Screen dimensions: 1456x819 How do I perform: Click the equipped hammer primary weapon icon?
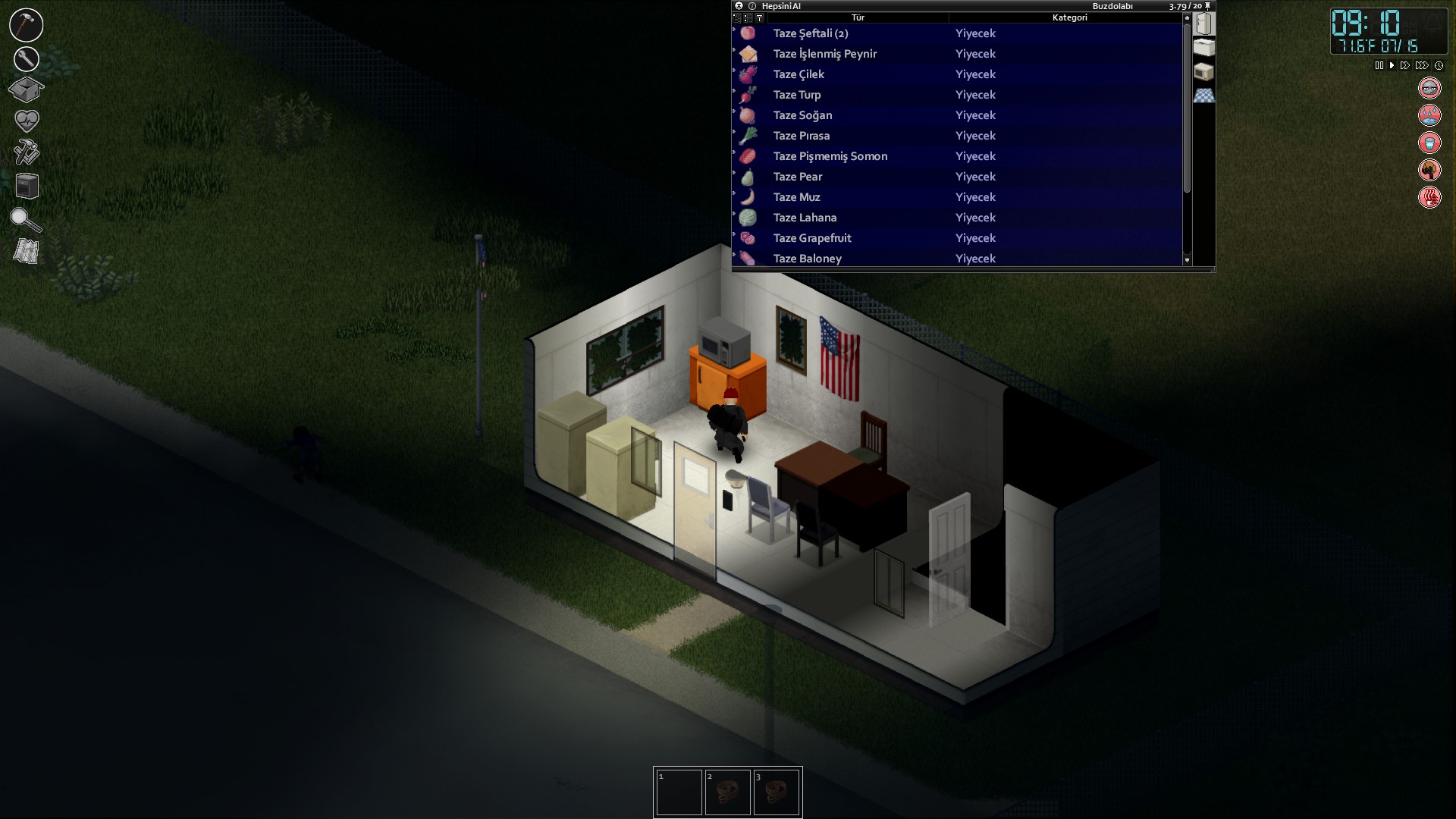click(x=27, y=25)
